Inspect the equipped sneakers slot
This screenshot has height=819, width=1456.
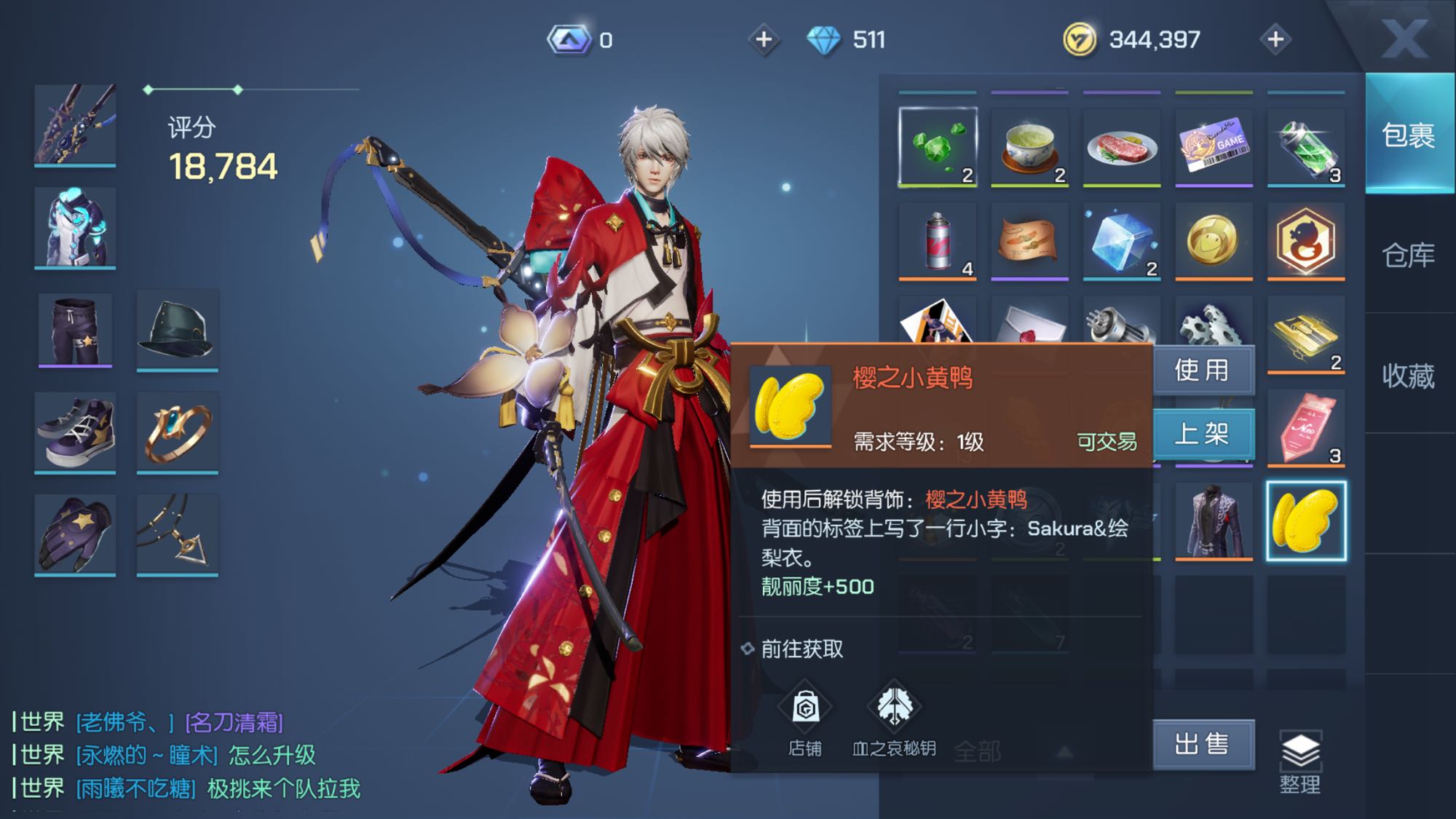[x=75, y=432]
